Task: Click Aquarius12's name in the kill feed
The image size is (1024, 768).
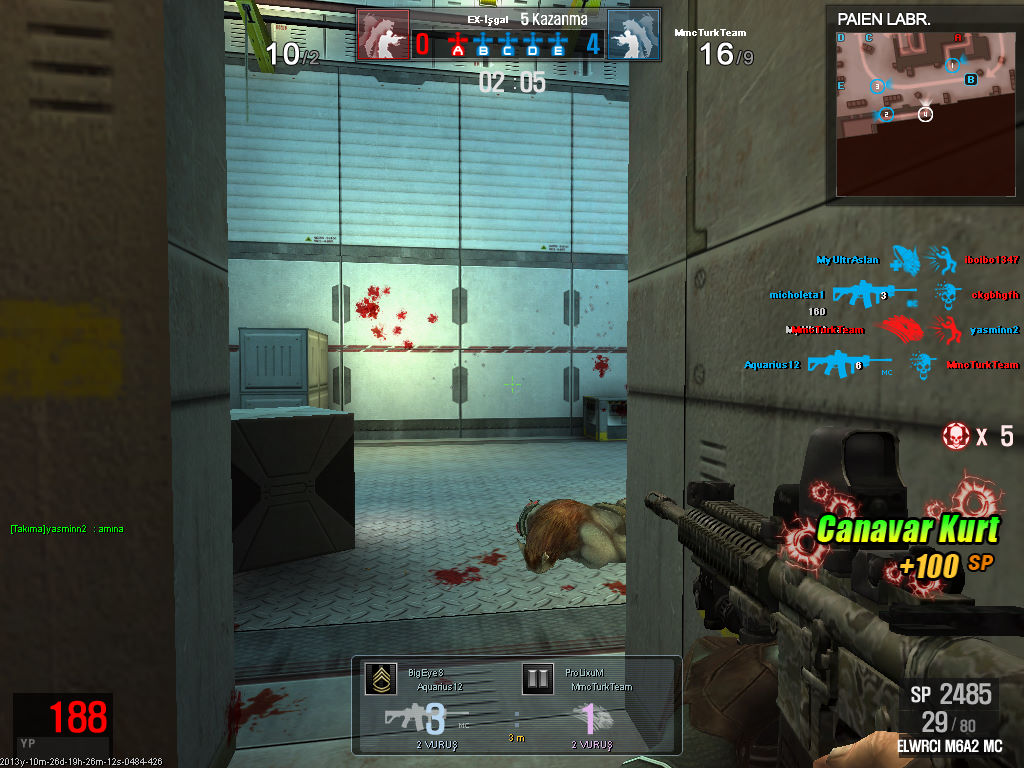Action: 772,365
